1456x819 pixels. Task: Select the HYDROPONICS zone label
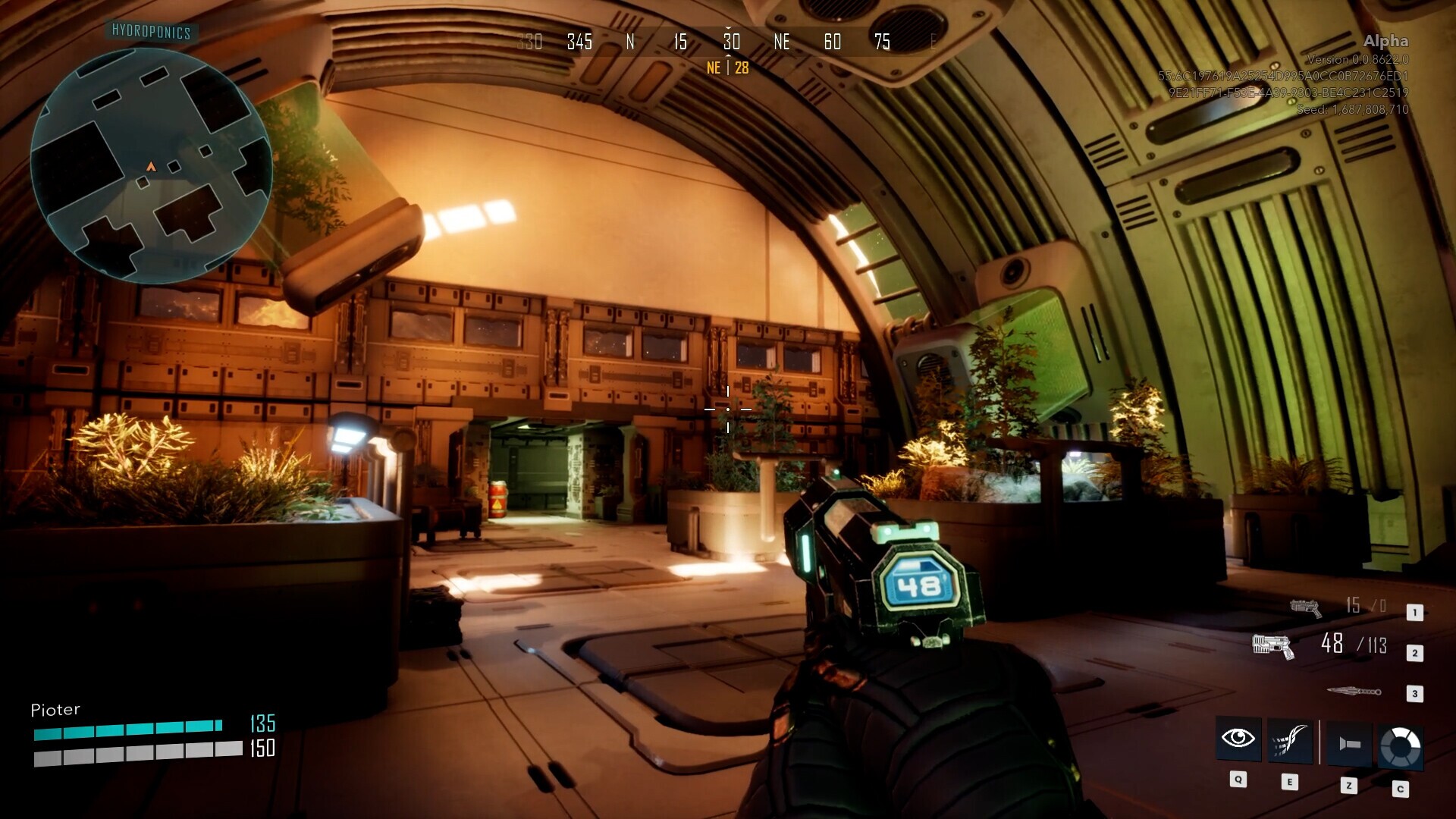coord(150,33)
